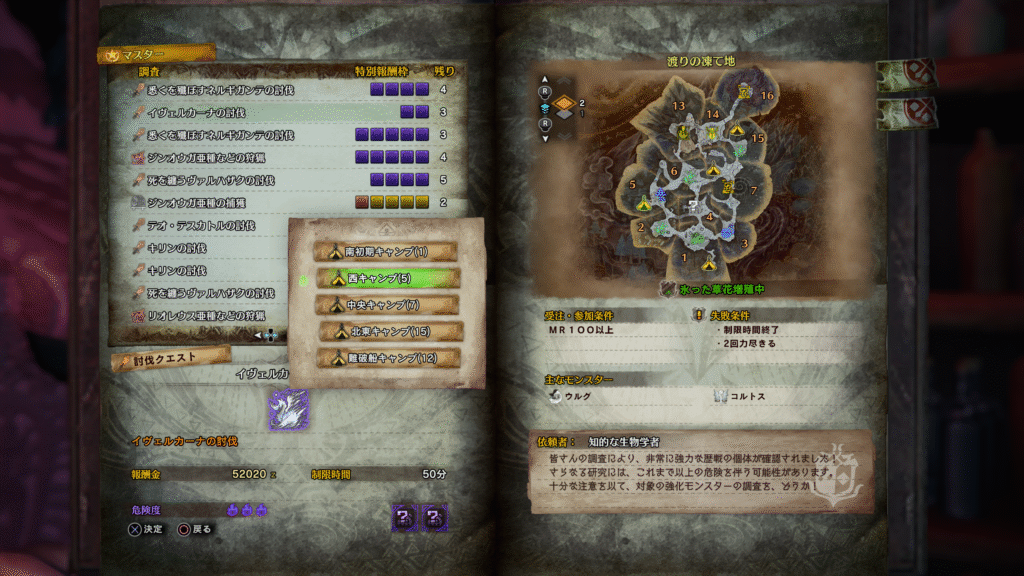Choose the highlighted 西キャンプ(5) camp

coord(385,278)
